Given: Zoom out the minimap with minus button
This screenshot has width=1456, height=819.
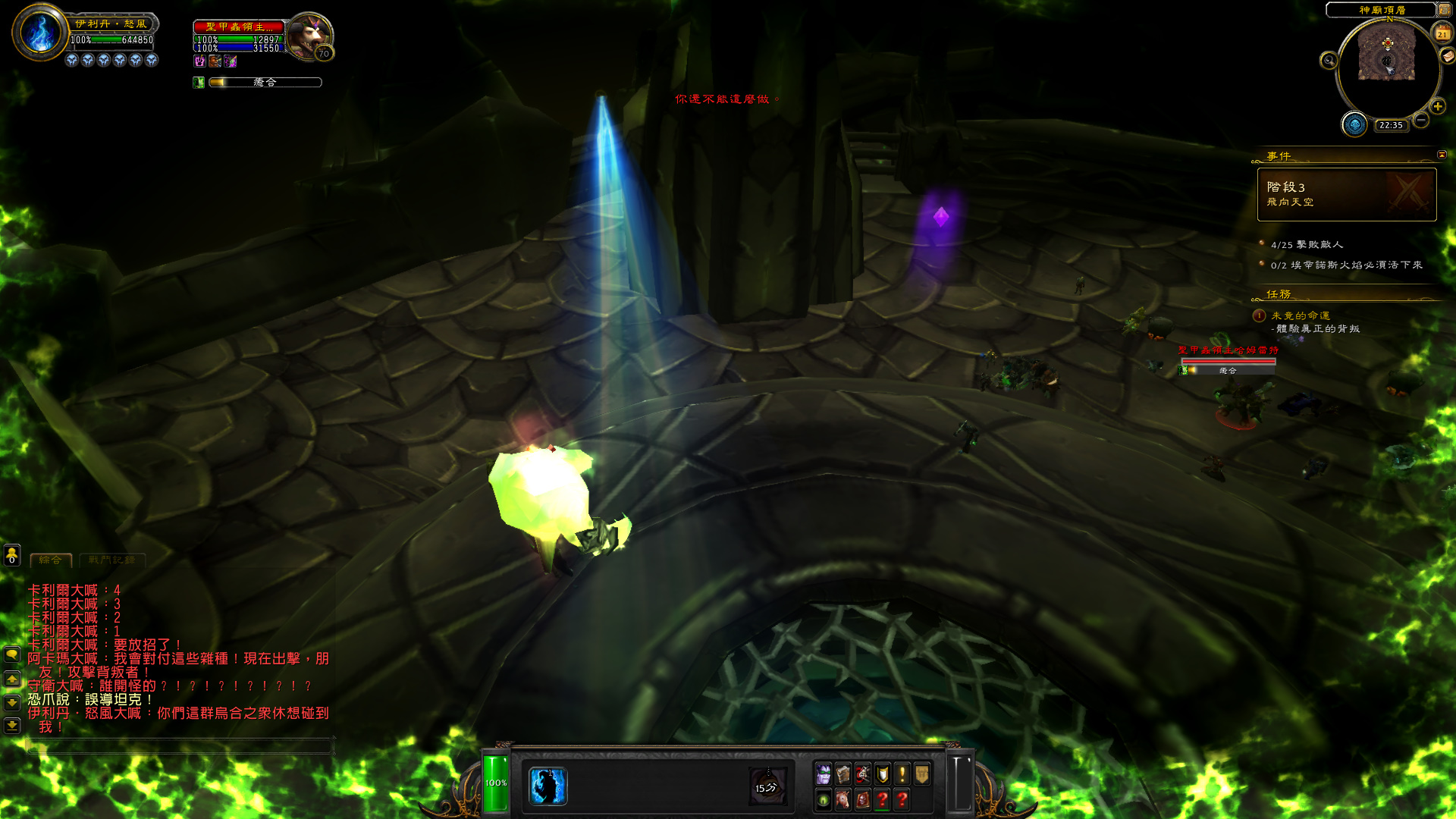Looking at the screenshot, I should [x=1421, y=120].
